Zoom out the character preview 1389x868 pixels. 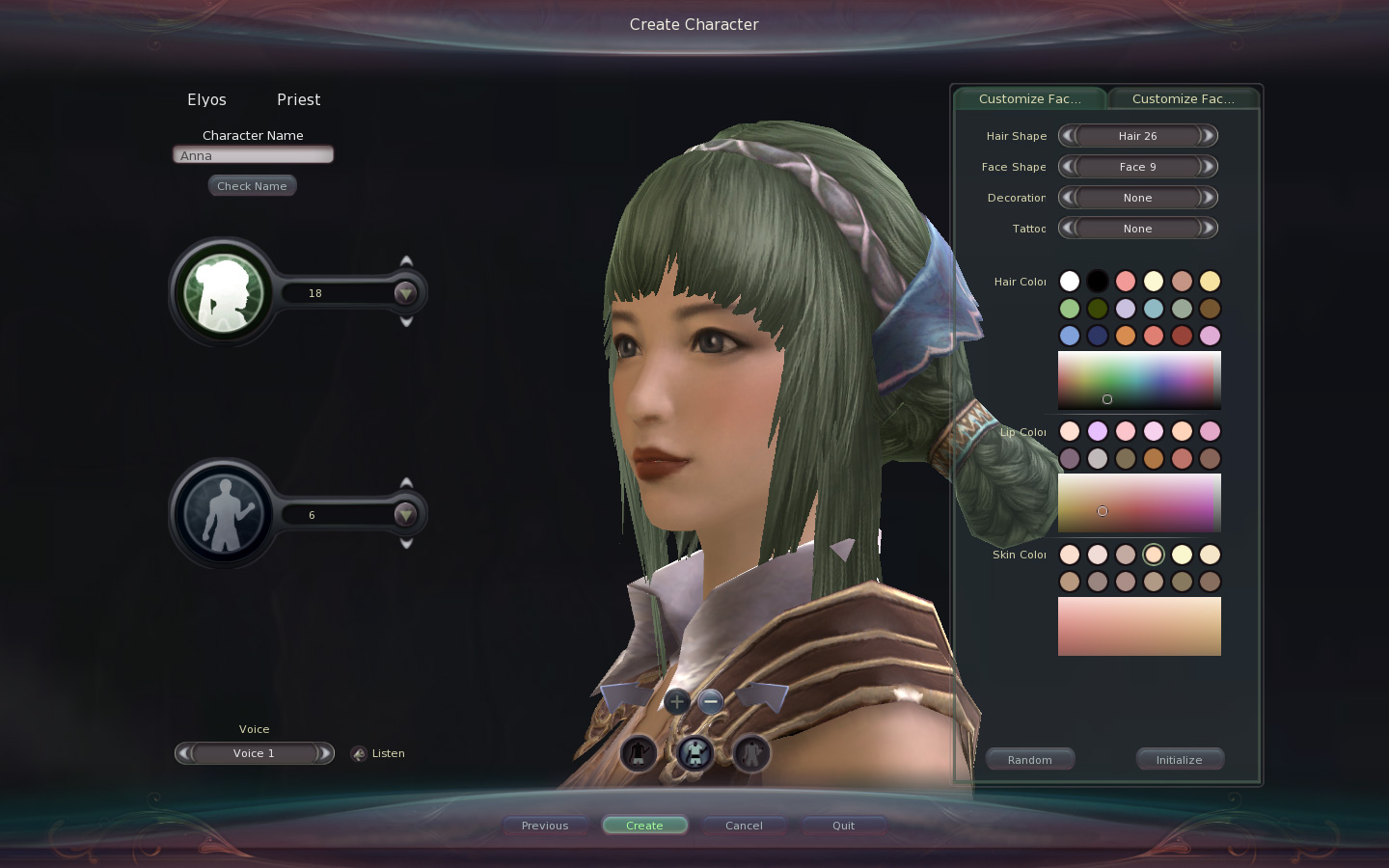pyautogui.click(x=711, y=702)
